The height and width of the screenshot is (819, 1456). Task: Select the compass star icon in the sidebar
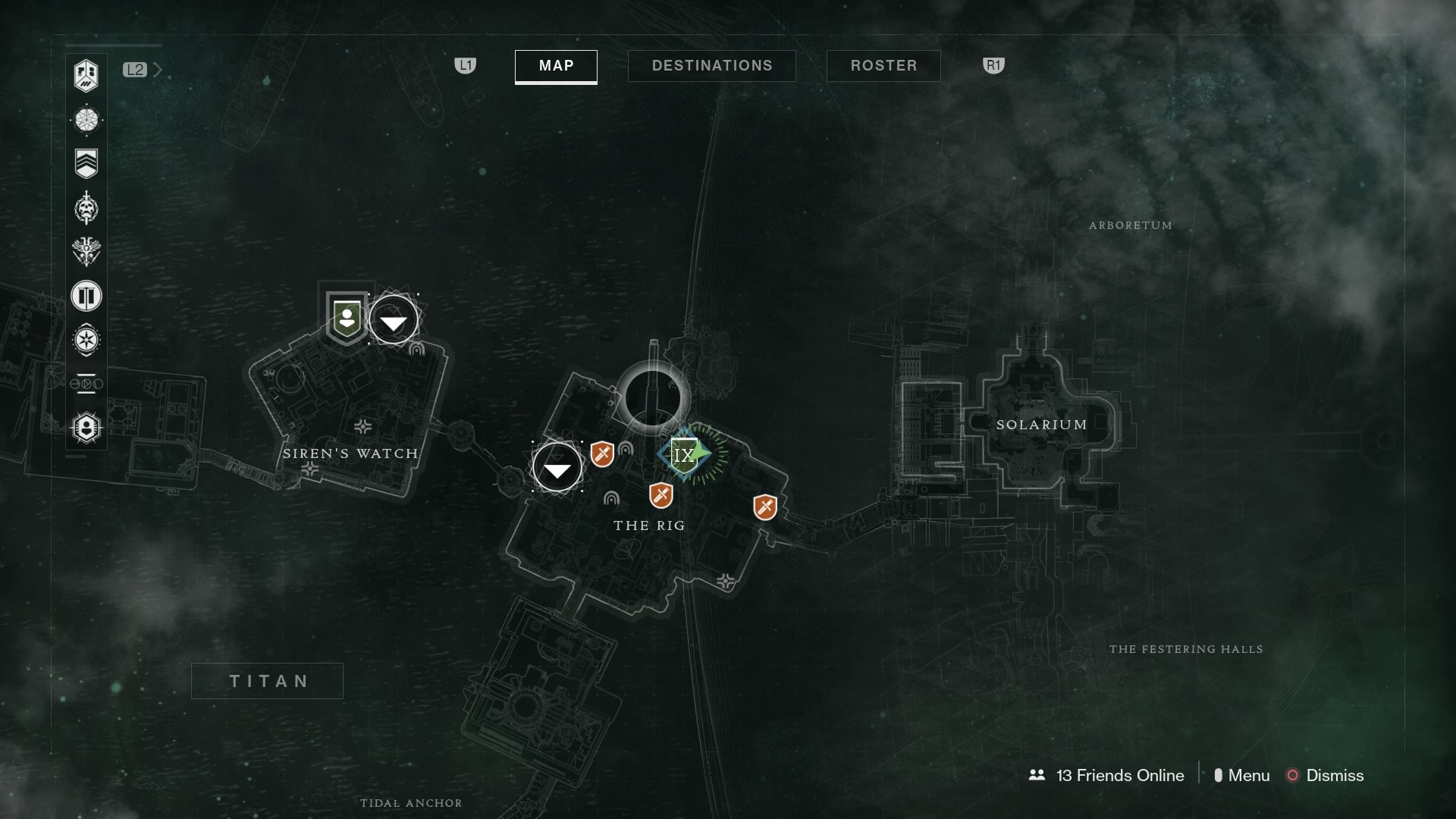coord(86,340)
